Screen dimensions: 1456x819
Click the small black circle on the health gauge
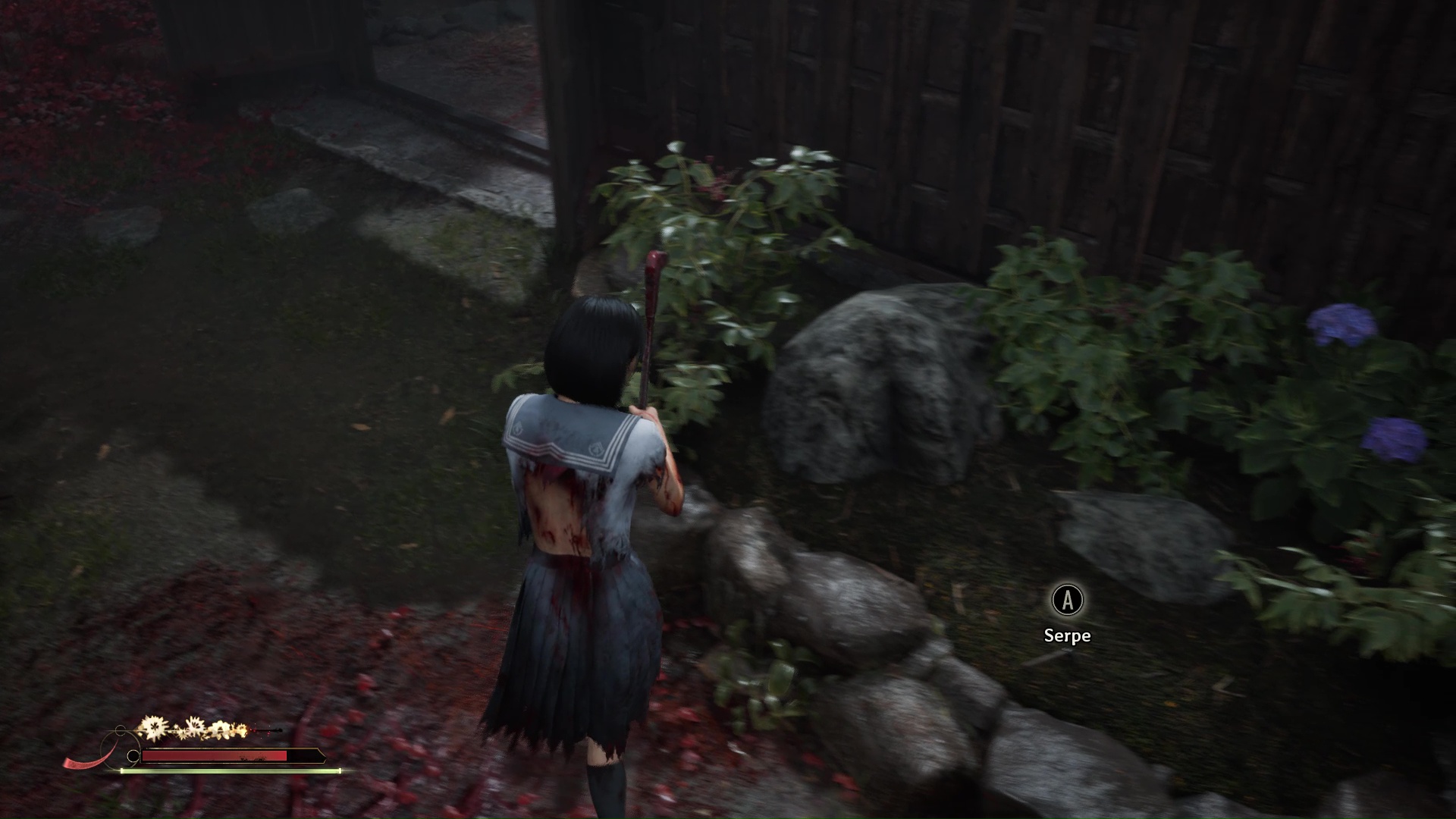[133, 755]
